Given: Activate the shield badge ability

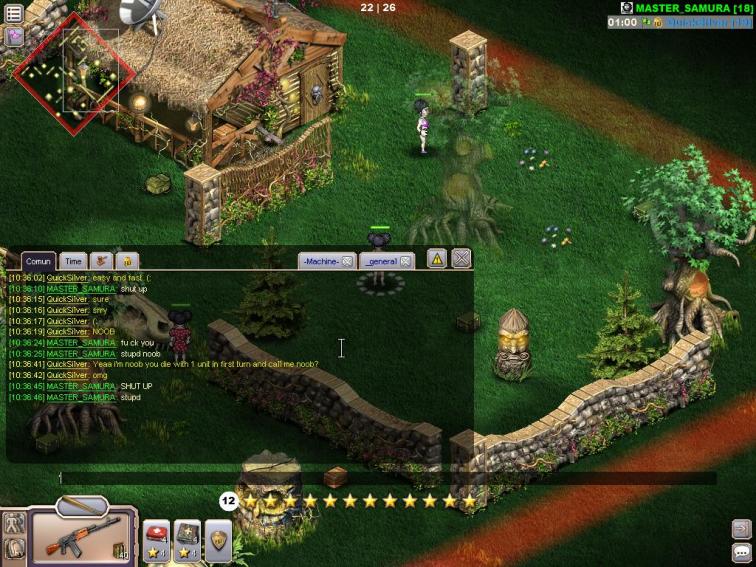Looking at the screenshot, I should (x=219, y=539).
